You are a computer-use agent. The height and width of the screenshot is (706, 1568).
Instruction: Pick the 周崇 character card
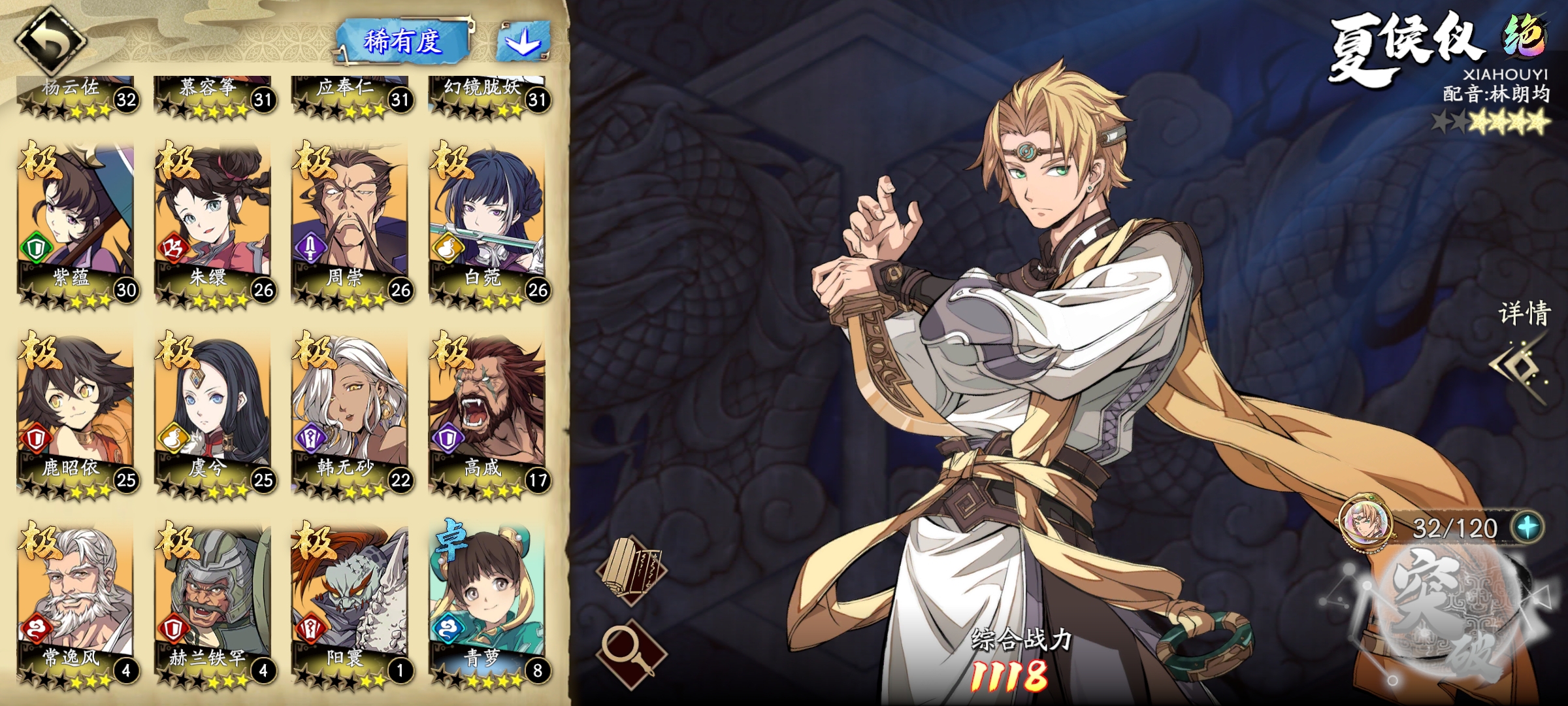coord(350,222)
